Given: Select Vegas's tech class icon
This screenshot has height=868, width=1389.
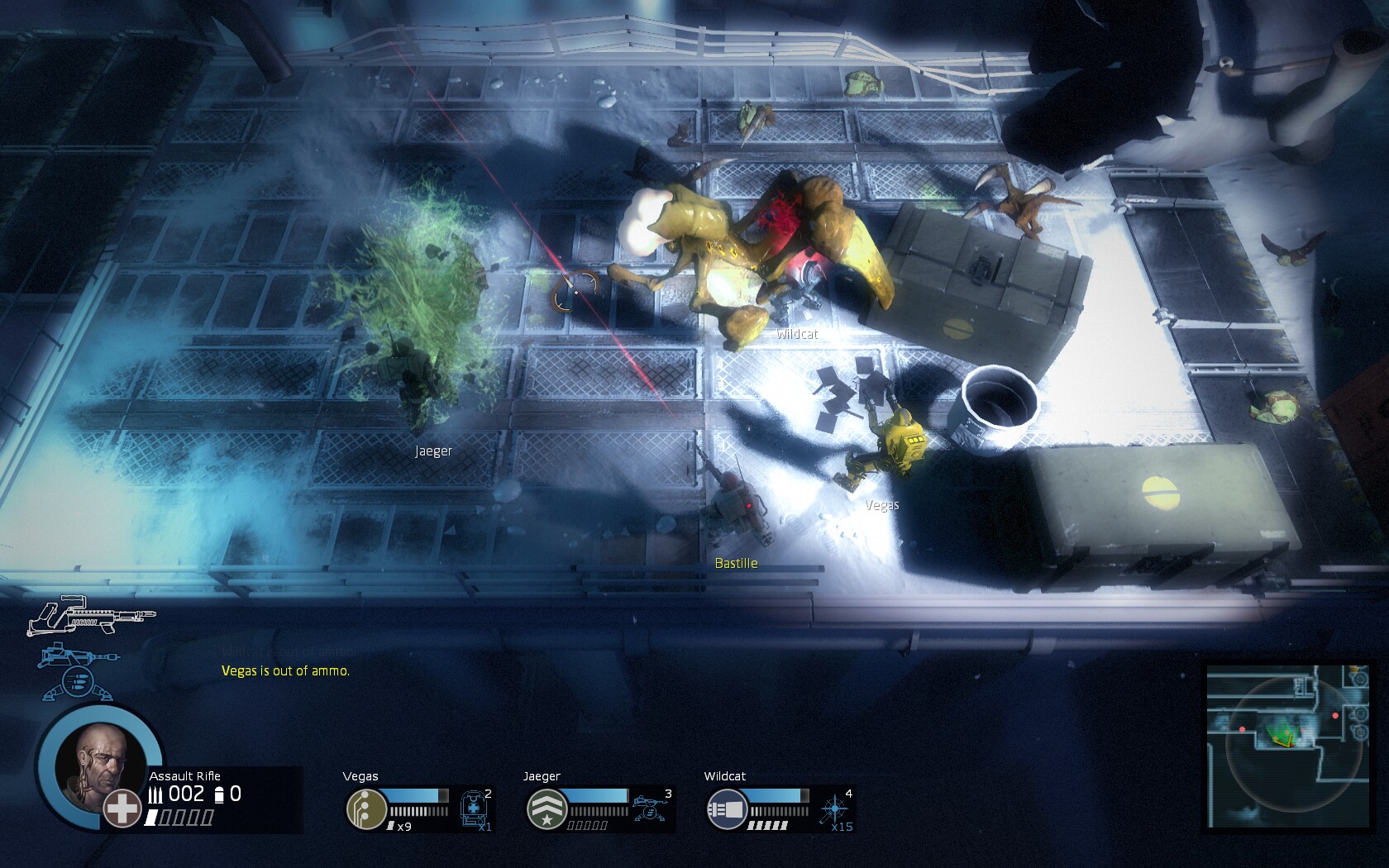Looking at the screenshot, I should click(x=365, y=808).
